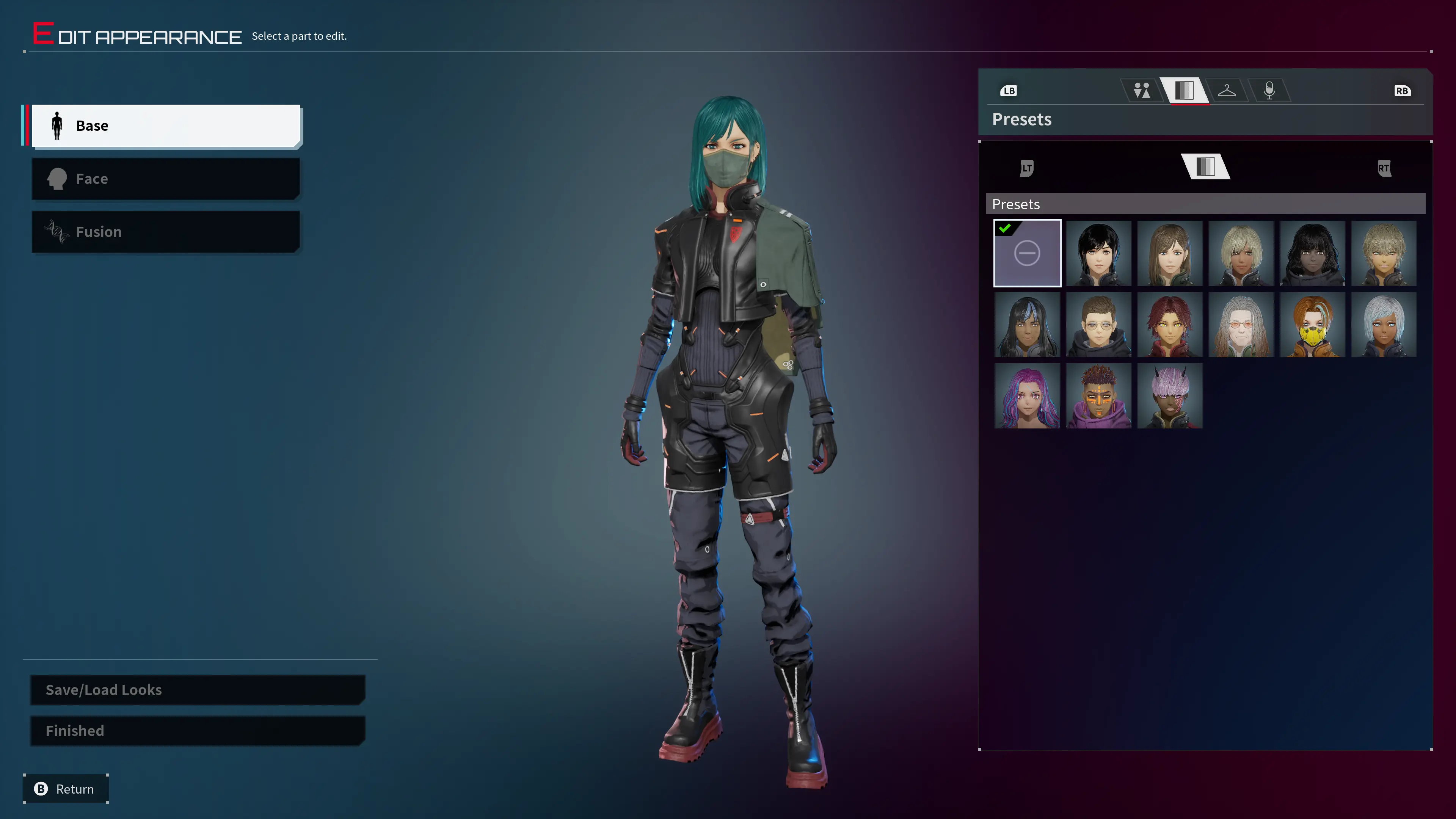Click the Return button

click(66, 789)
